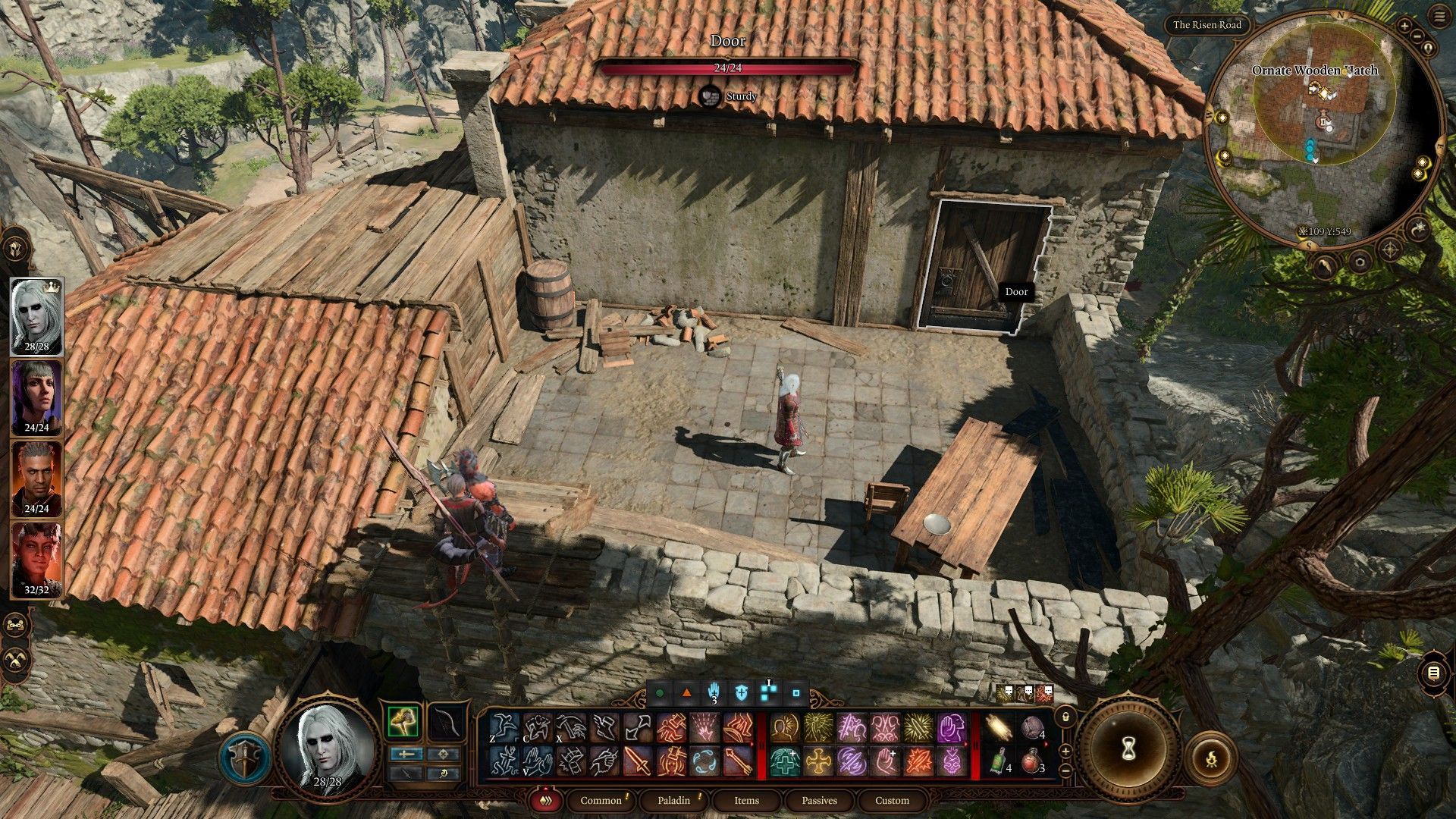Screen dimensions: 1456x819
Task: Show the Items hotbar tab
Action: pos(746,800)
